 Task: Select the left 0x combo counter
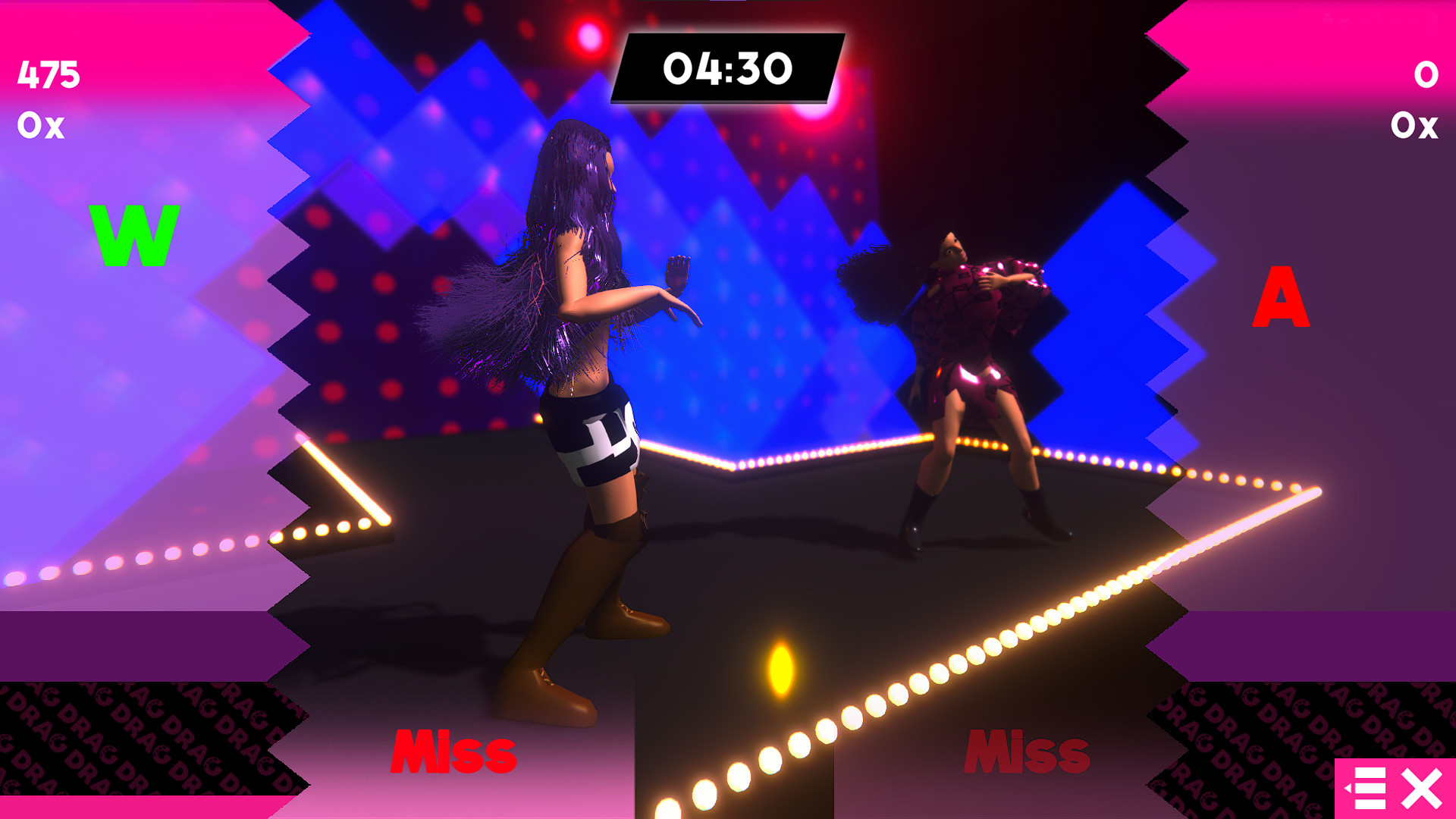click(x=42, y=127)
